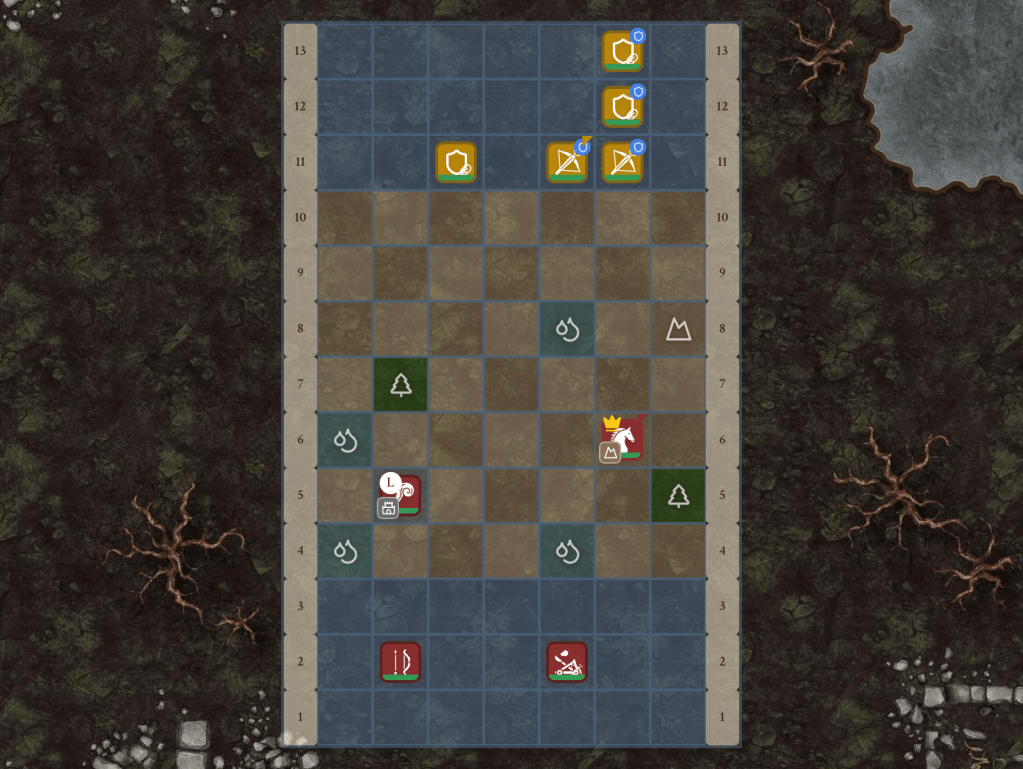Select the yellow shield unit in row 12
The width and height of the screenshot is (1023, 769).
tap(622, 106)
